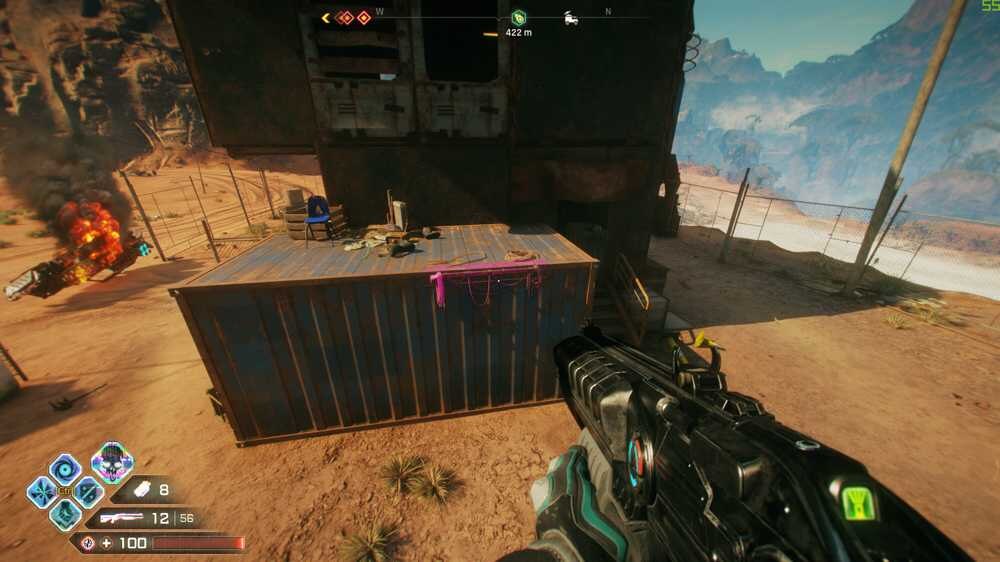
Task: Click the green objective marker on compass
Action: 518,17
